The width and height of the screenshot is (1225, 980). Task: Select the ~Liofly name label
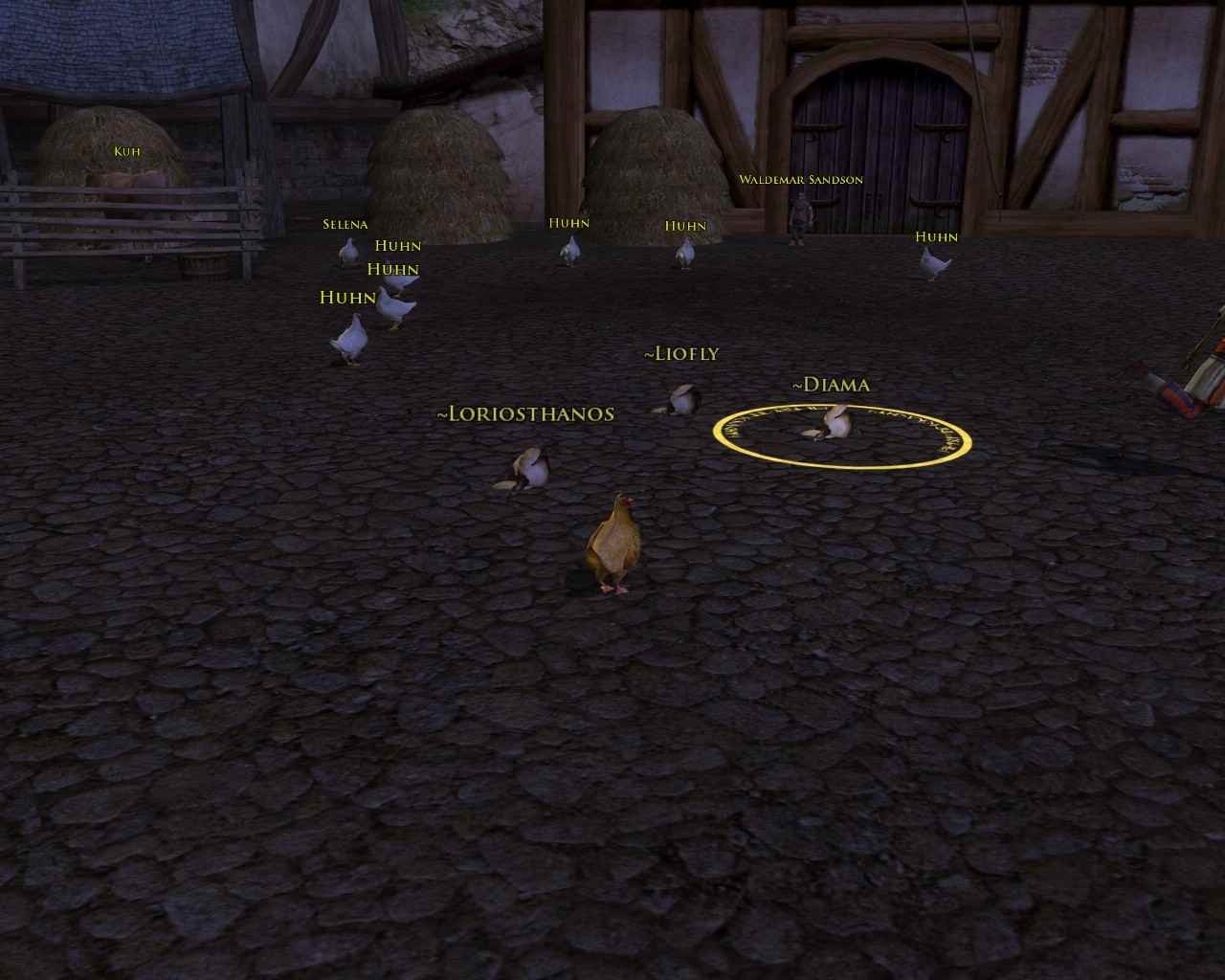pyautogui.click(x=681, y=354)
